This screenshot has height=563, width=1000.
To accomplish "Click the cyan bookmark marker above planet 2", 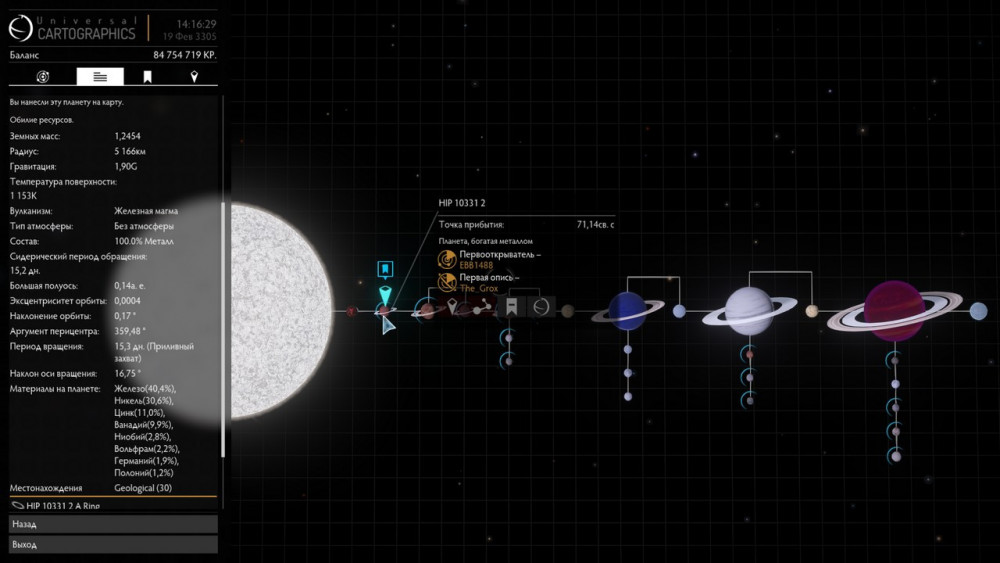I will [x=385, y=270].
